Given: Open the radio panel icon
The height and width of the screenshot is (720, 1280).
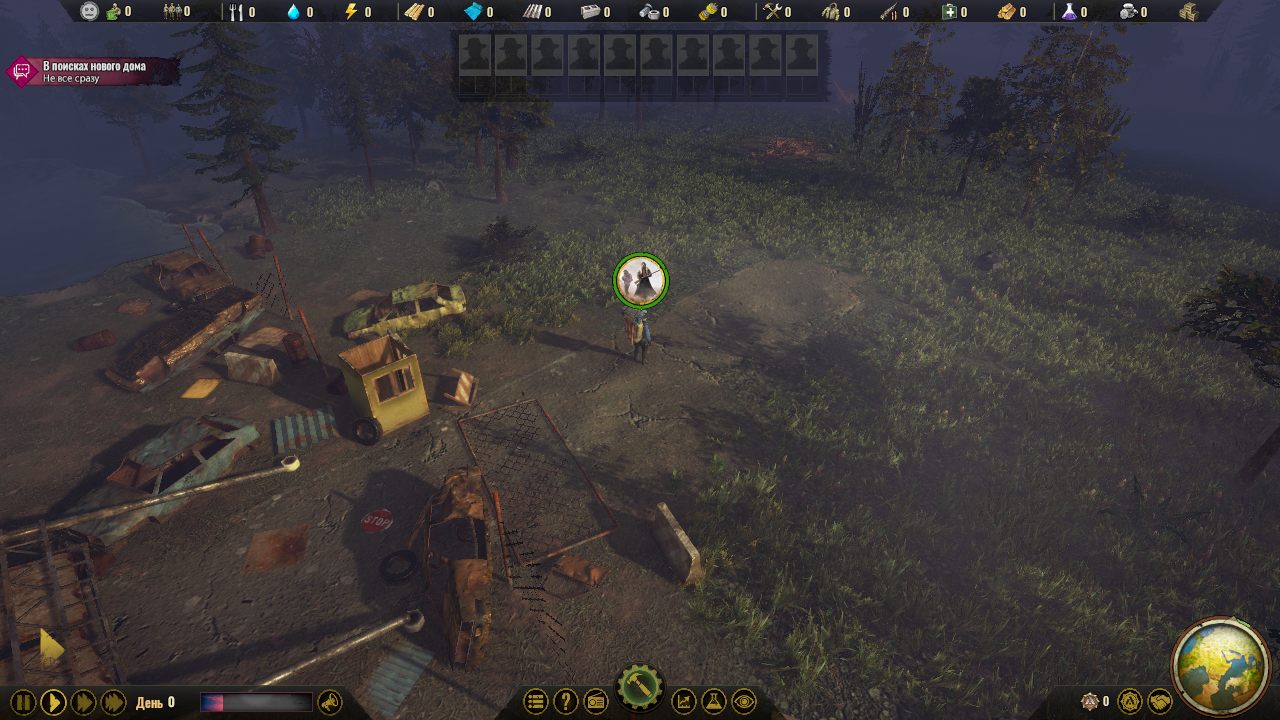Looking at the screenshot, I should tap(595, 702).
